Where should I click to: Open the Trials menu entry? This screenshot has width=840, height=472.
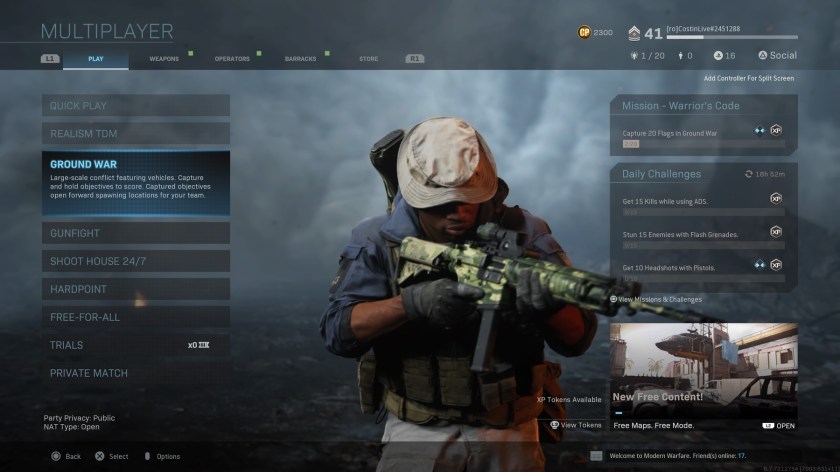tap(135, 345)
